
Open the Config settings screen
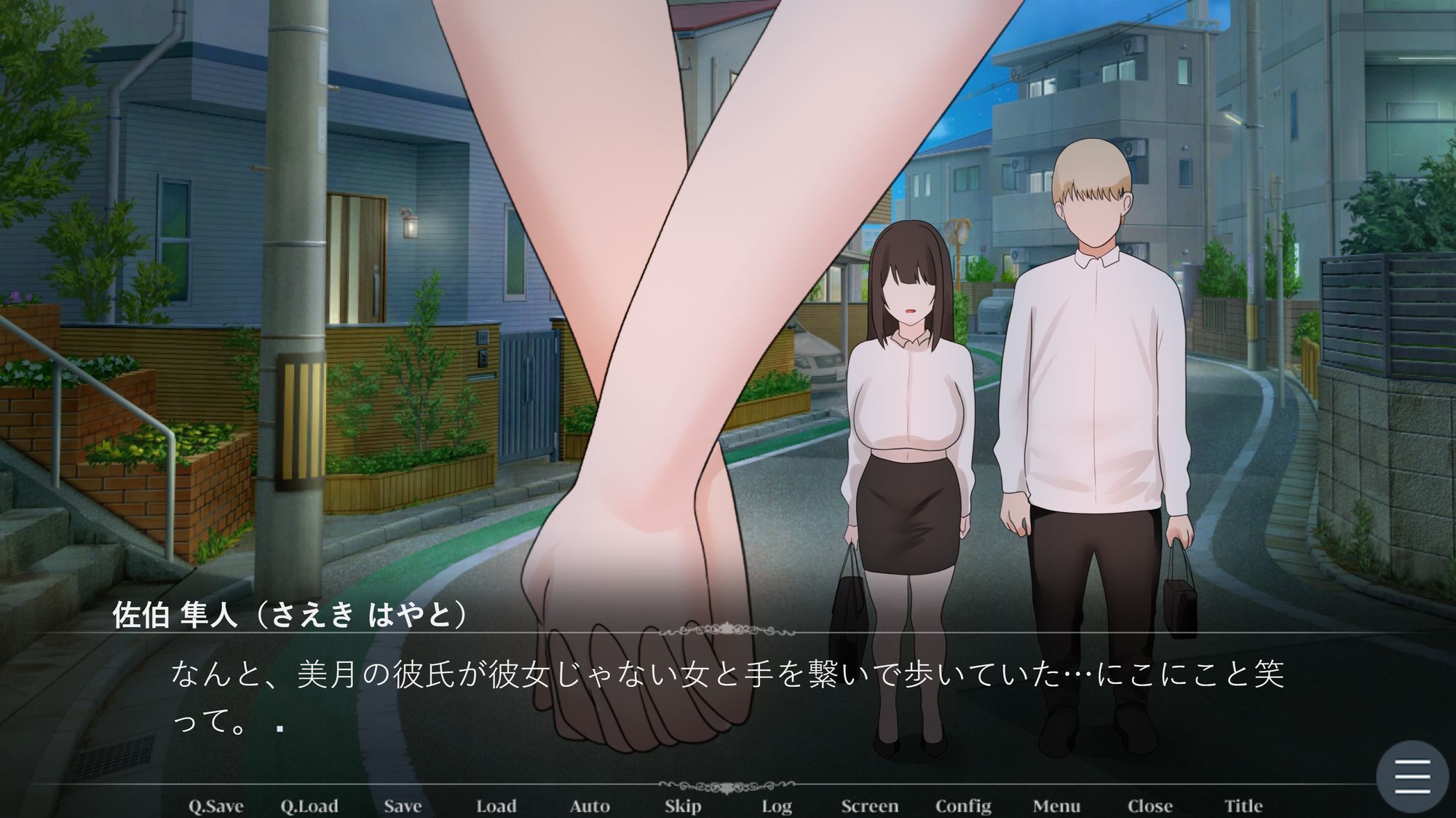point(965,806)
